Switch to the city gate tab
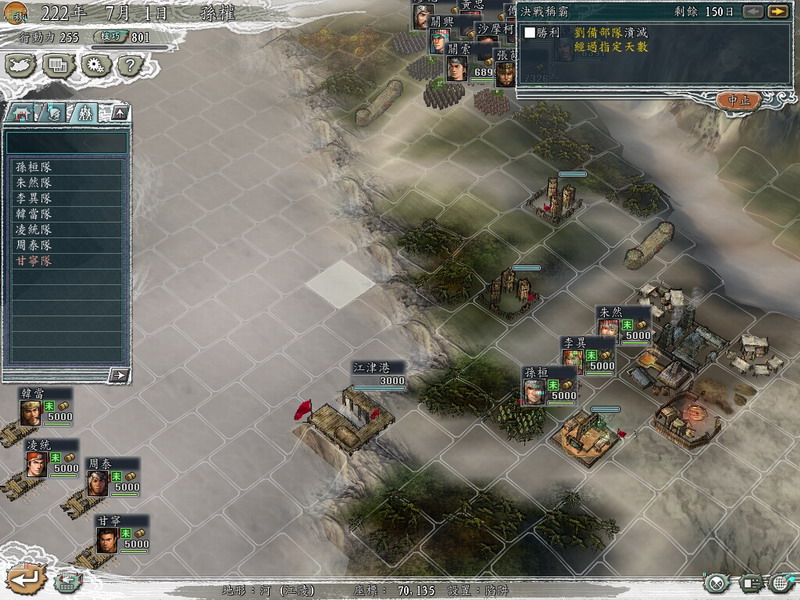800x600 pixels. pyautogui.click(x=21, y=113)
